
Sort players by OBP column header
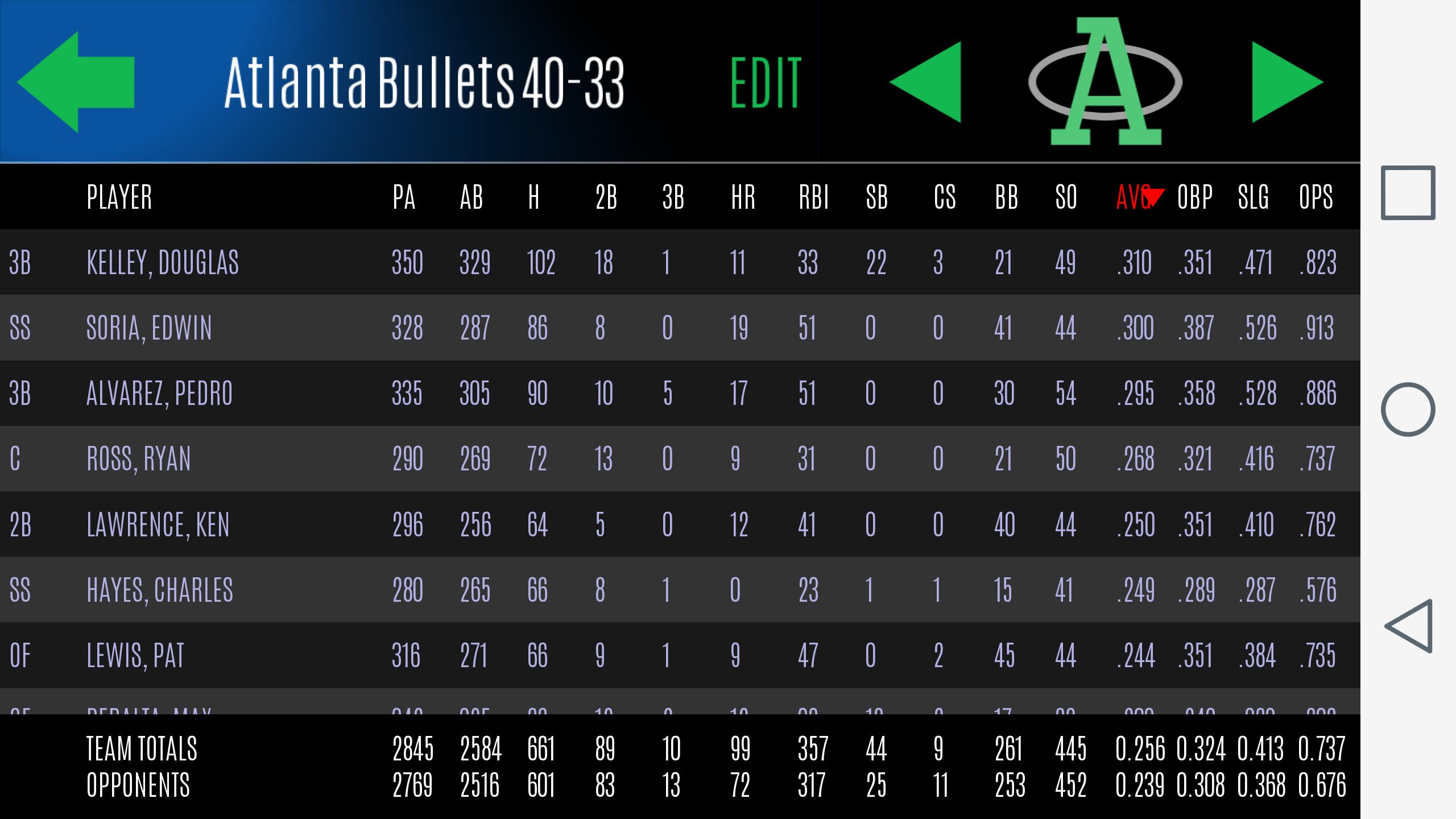(1194, 197)
